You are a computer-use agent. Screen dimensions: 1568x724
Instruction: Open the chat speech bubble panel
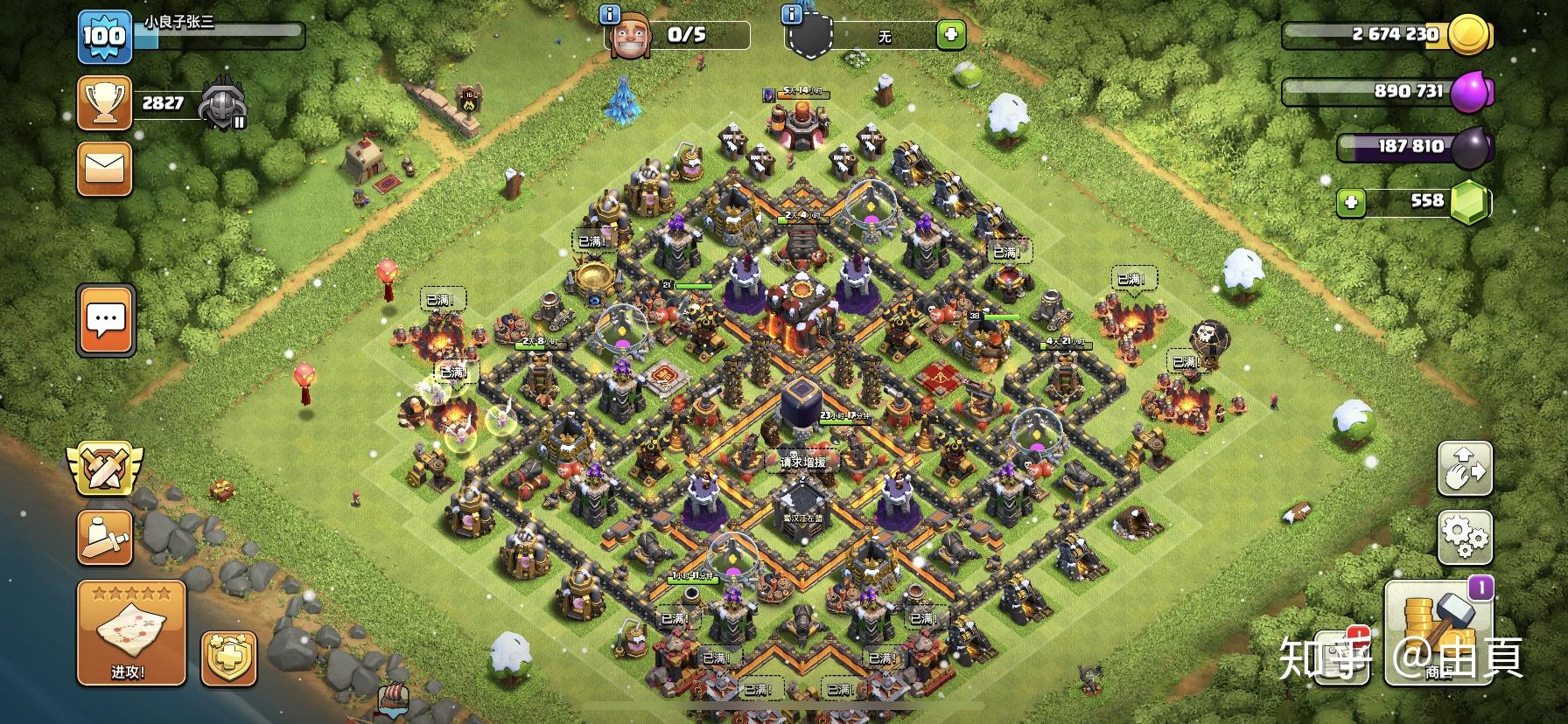[x=105, y=320]
